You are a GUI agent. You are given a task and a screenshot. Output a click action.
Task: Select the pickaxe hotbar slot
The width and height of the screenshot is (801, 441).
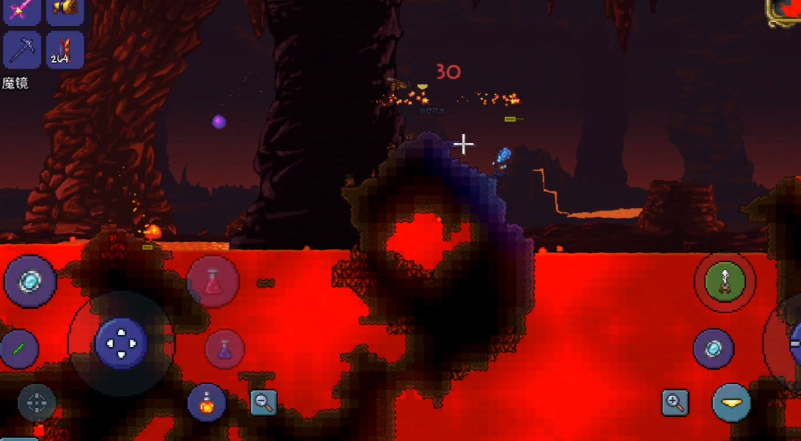(22, 49)
